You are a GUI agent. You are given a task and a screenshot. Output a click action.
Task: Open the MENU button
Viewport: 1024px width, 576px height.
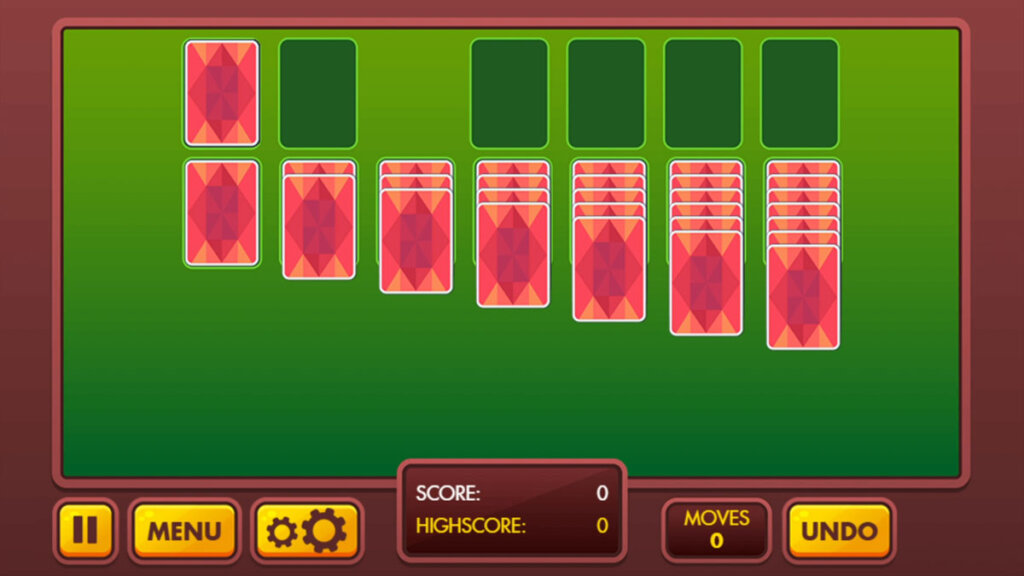(184, 530)
